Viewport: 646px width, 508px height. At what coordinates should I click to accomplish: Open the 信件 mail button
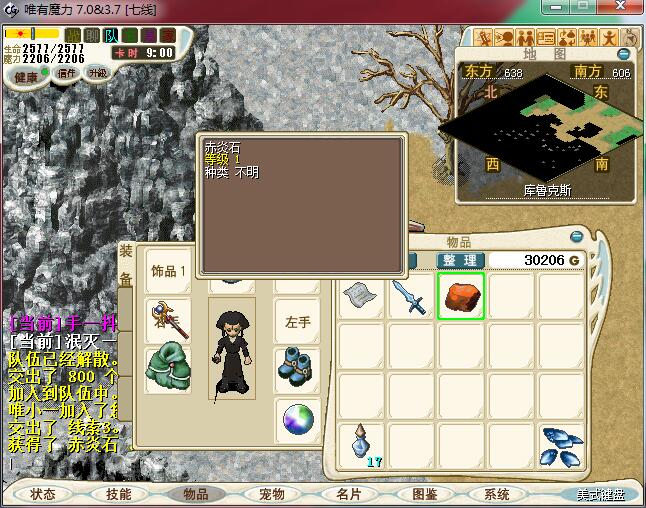tap(67, 73)
